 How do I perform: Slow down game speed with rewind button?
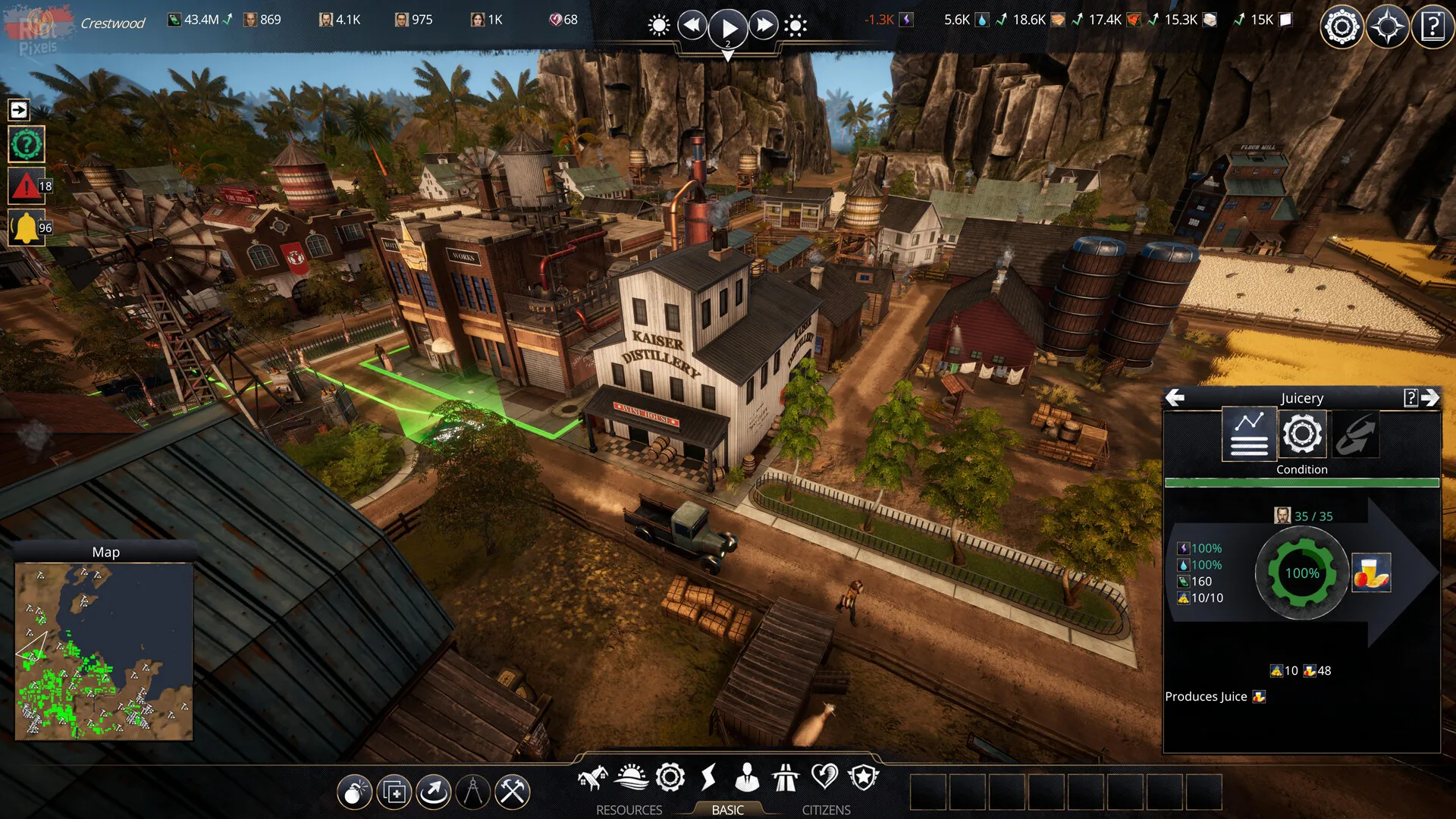692,26
